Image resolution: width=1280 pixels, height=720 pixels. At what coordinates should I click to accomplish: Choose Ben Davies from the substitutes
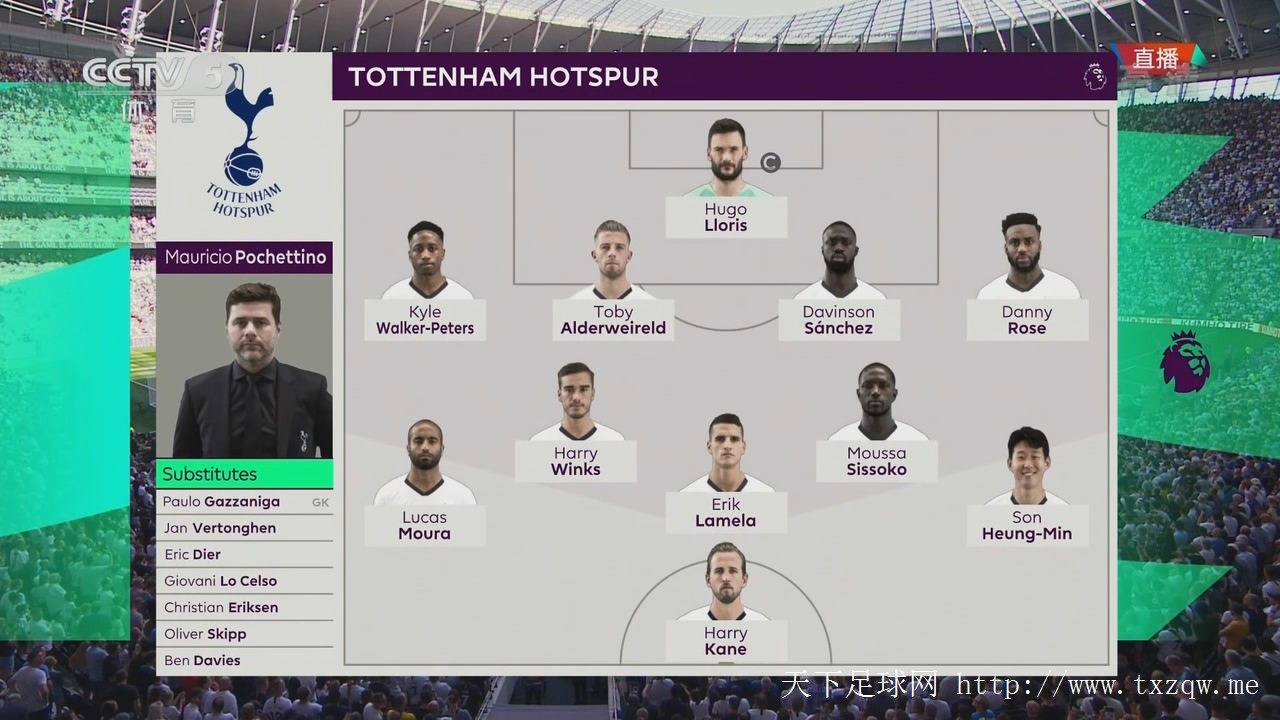[x=202, y=660]
